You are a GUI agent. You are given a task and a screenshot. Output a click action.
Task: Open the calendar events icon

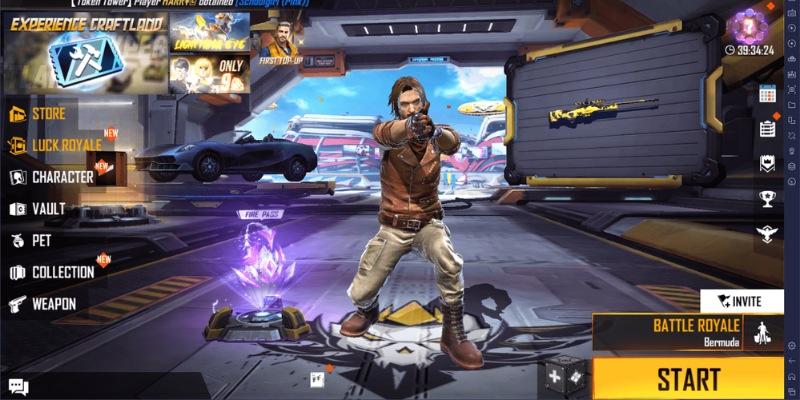coord(767,94)
